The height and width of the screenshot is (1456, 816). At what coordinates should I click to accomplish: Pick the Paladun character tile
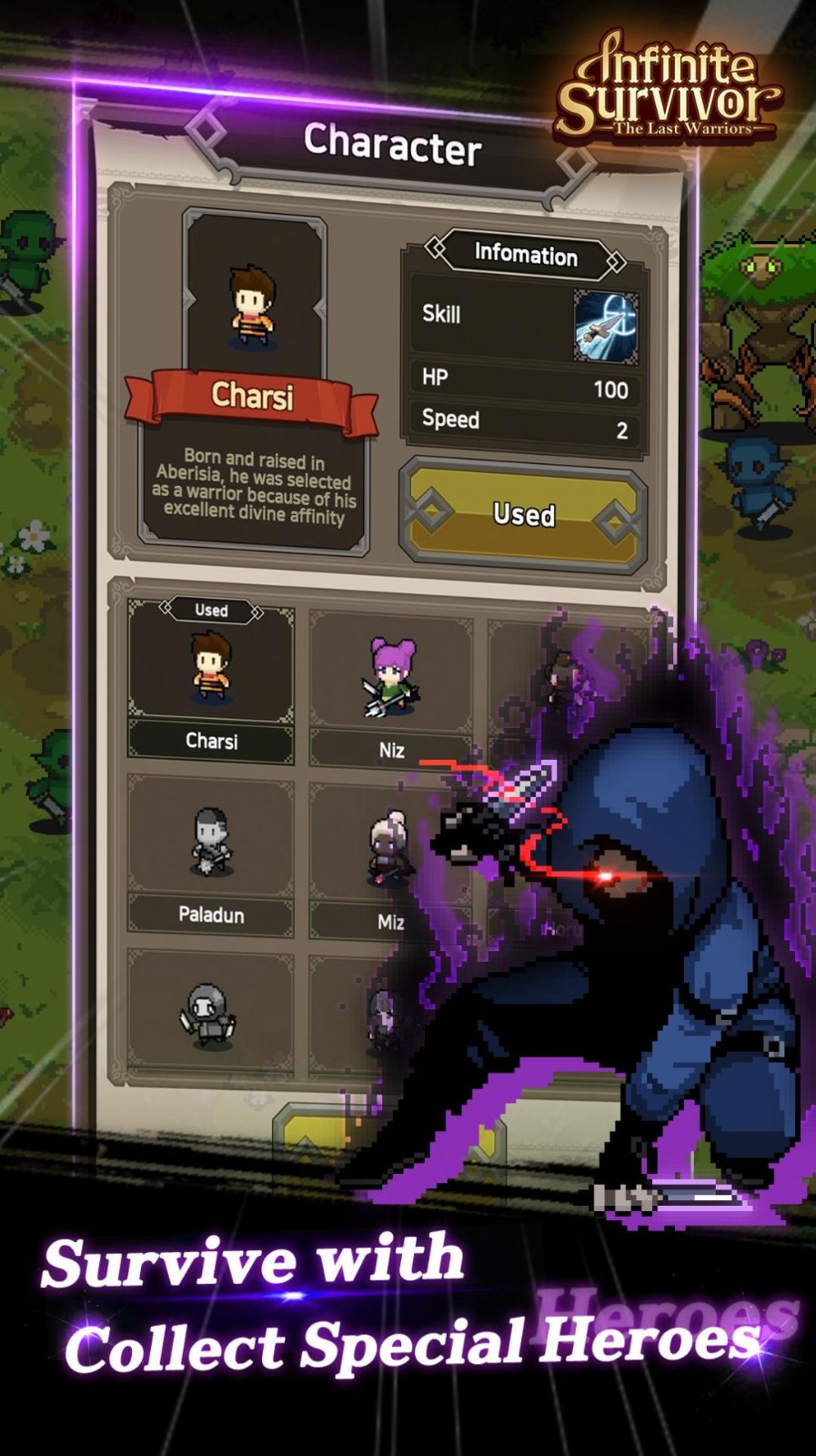[211, 855]
